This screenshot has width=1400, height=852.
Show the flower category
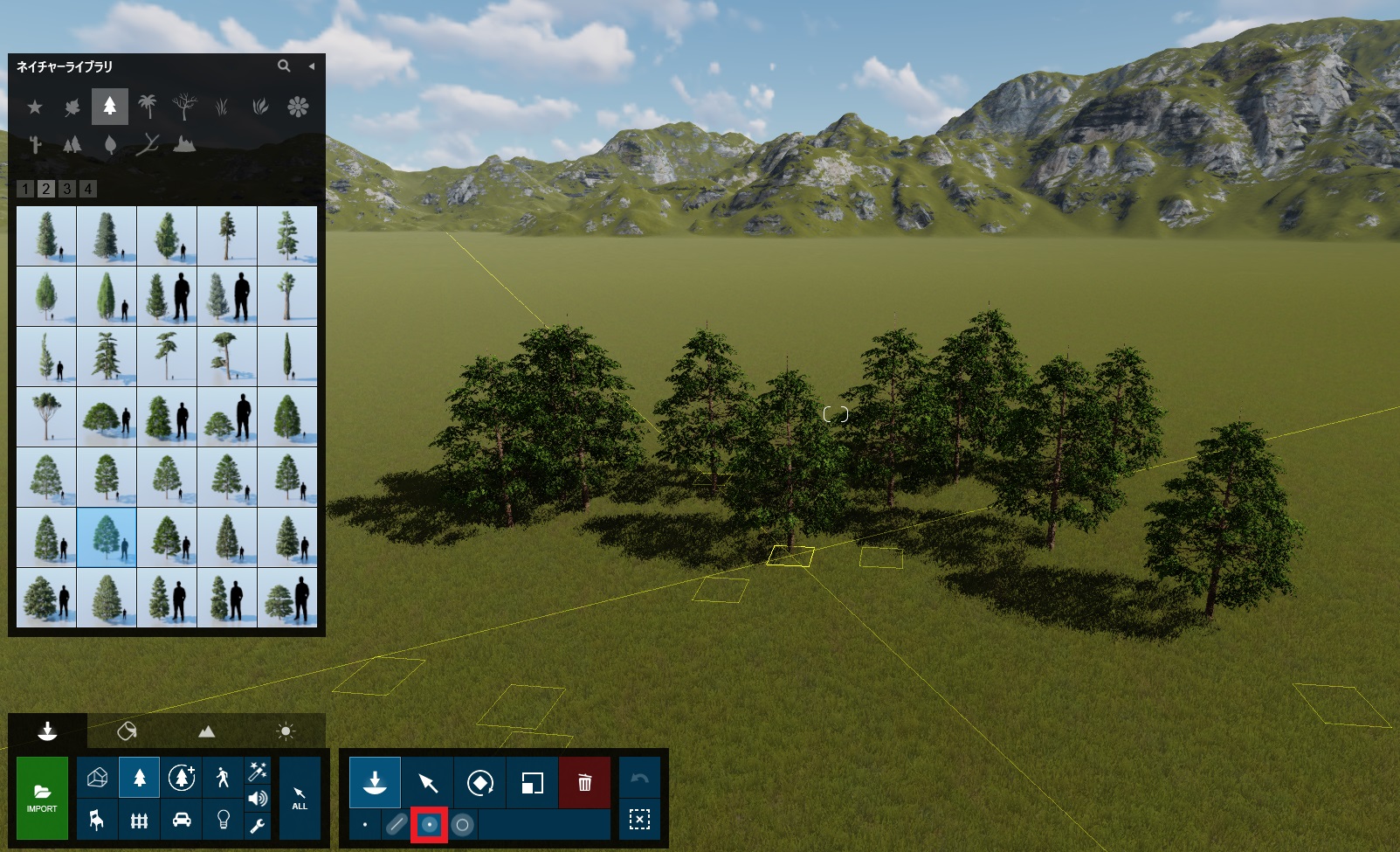tap(298, 107)
